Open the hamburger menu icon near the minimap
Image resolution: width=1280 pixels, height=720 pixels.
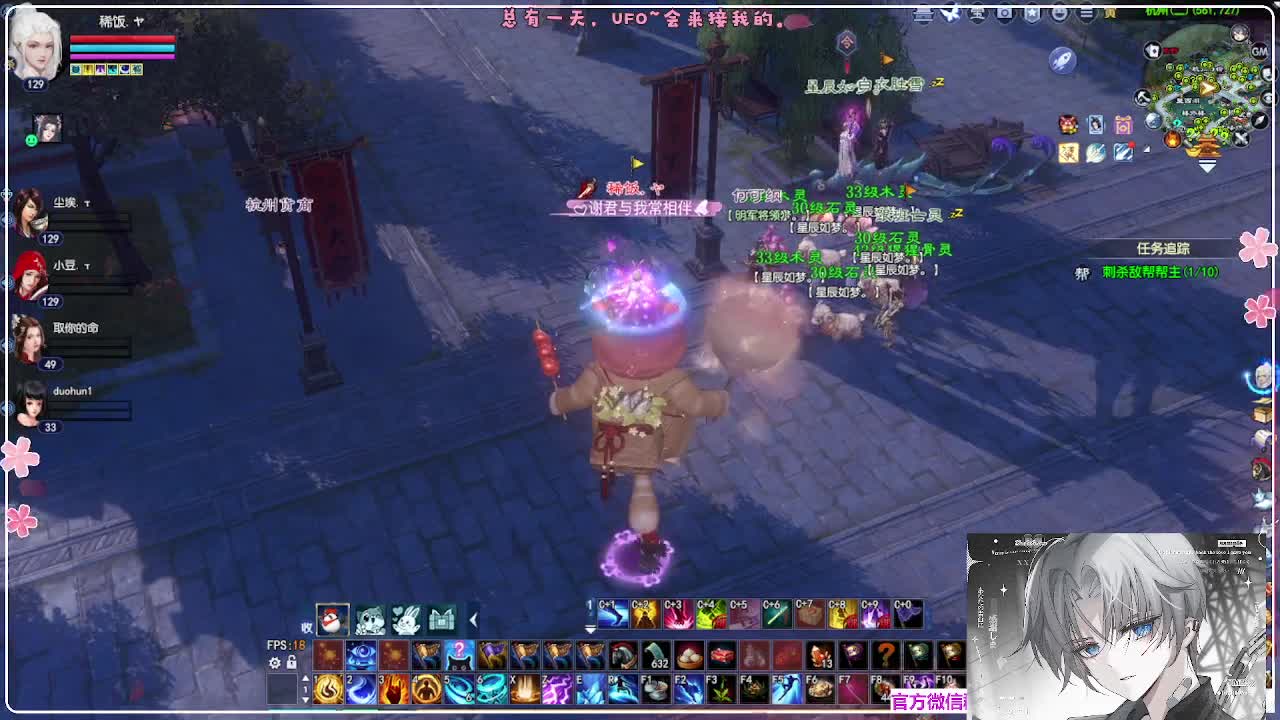click(1086, 11)
